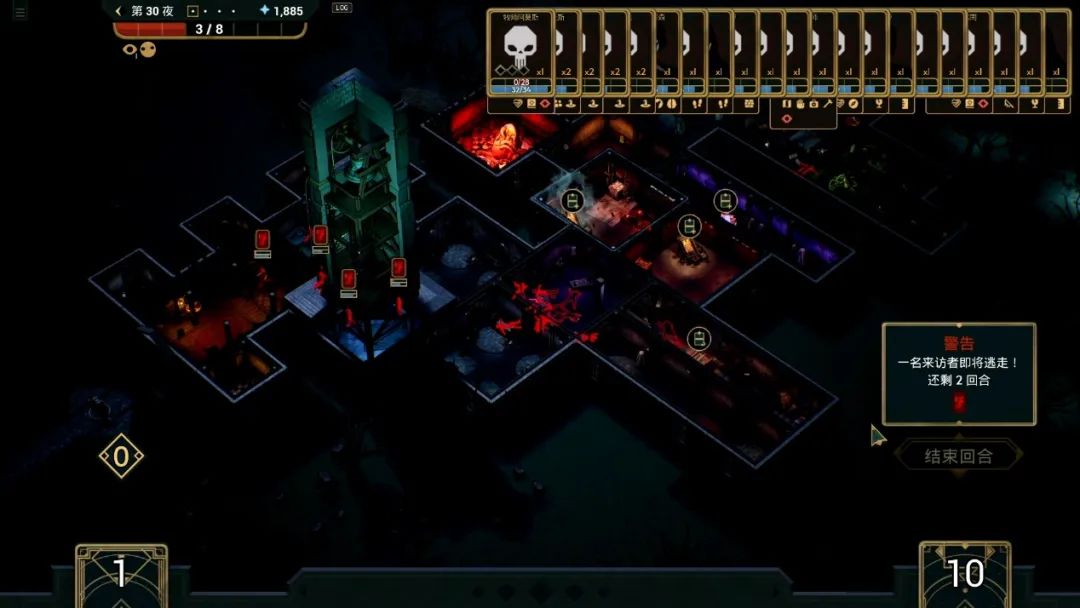1080x608 pixels.
Task: Open the draw pile showing 1
Action: [121, 574]
